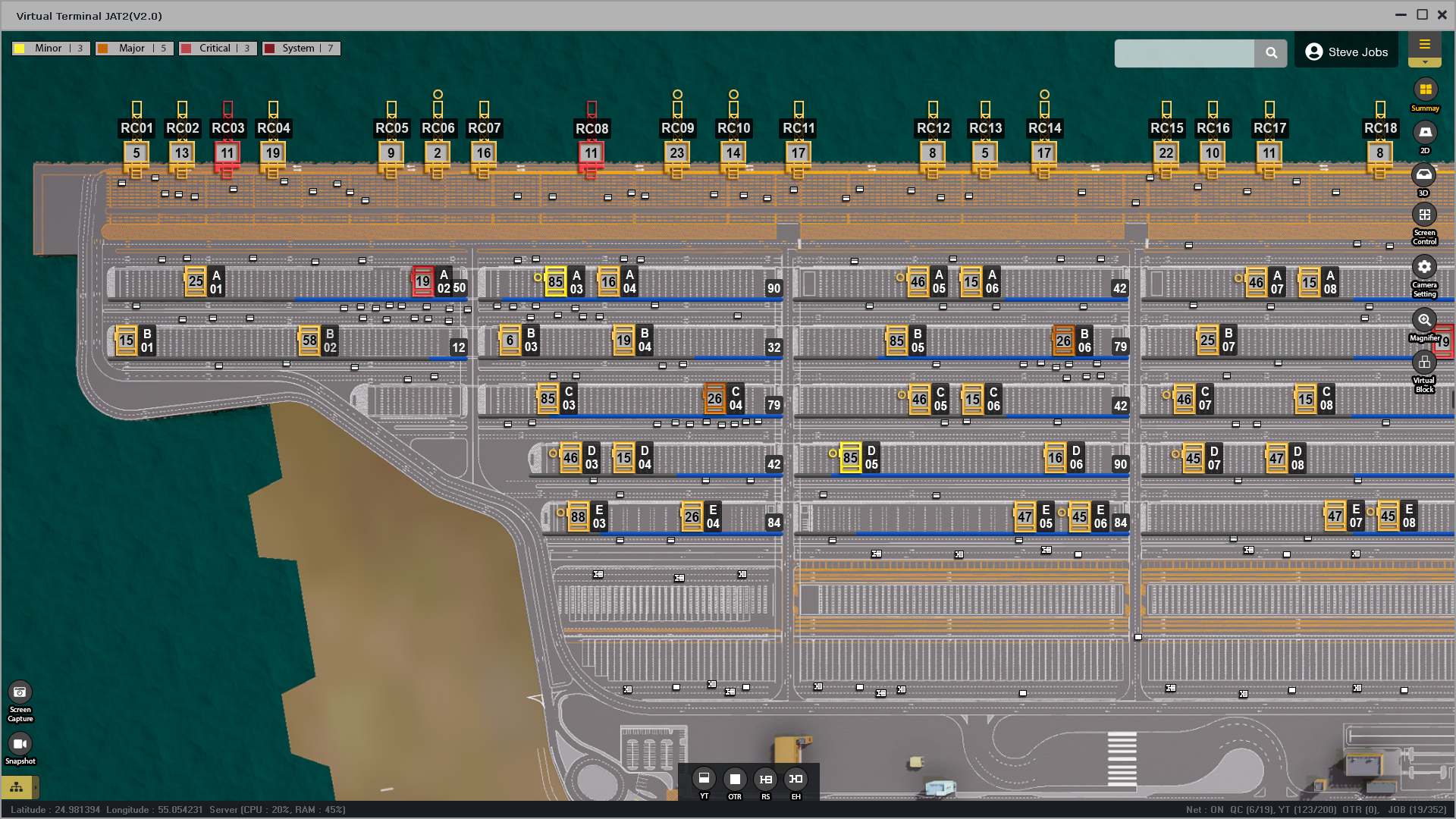Close the Virtual Terminal window
Screen dimensions: 1456x819
pos(1442,15)
